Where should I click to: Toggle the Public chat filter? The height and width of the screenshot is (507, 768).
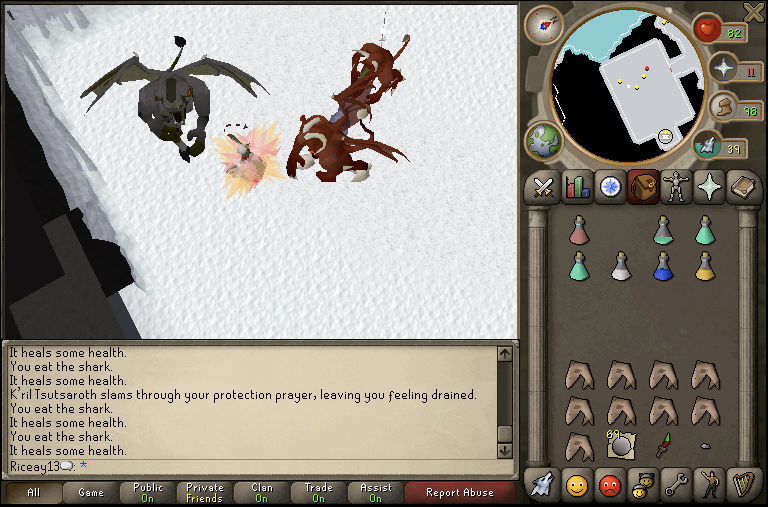(x=148, y=492)
